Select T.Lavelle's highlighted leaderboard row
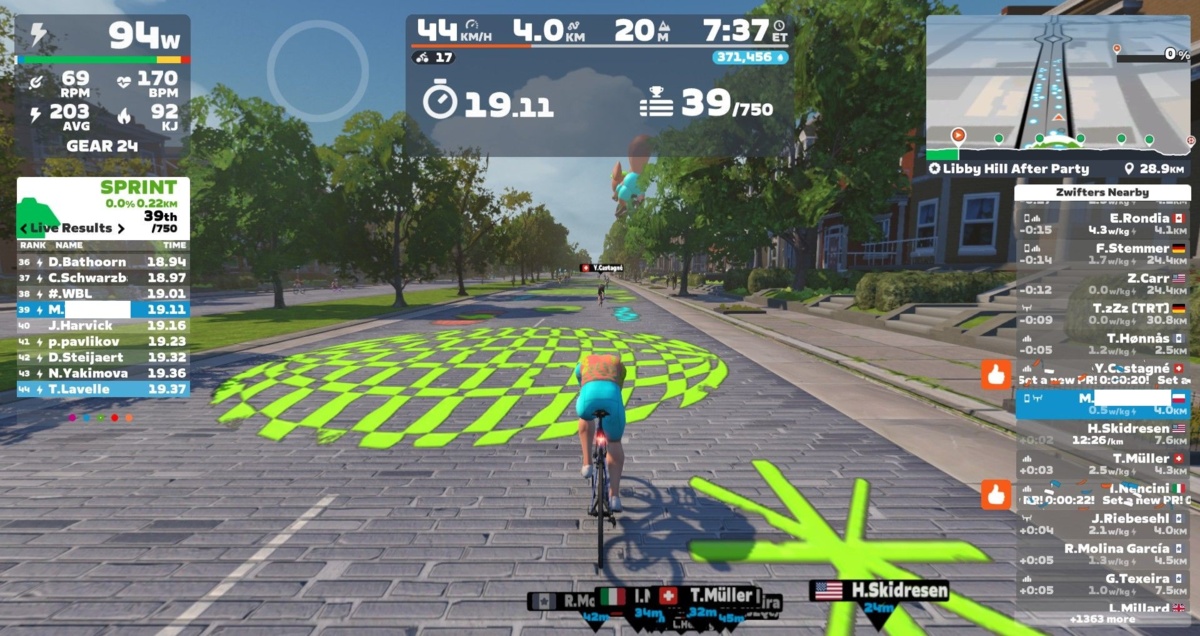Image resolution: width=1200 pixels, height=636 pixels. click(103, 388)
